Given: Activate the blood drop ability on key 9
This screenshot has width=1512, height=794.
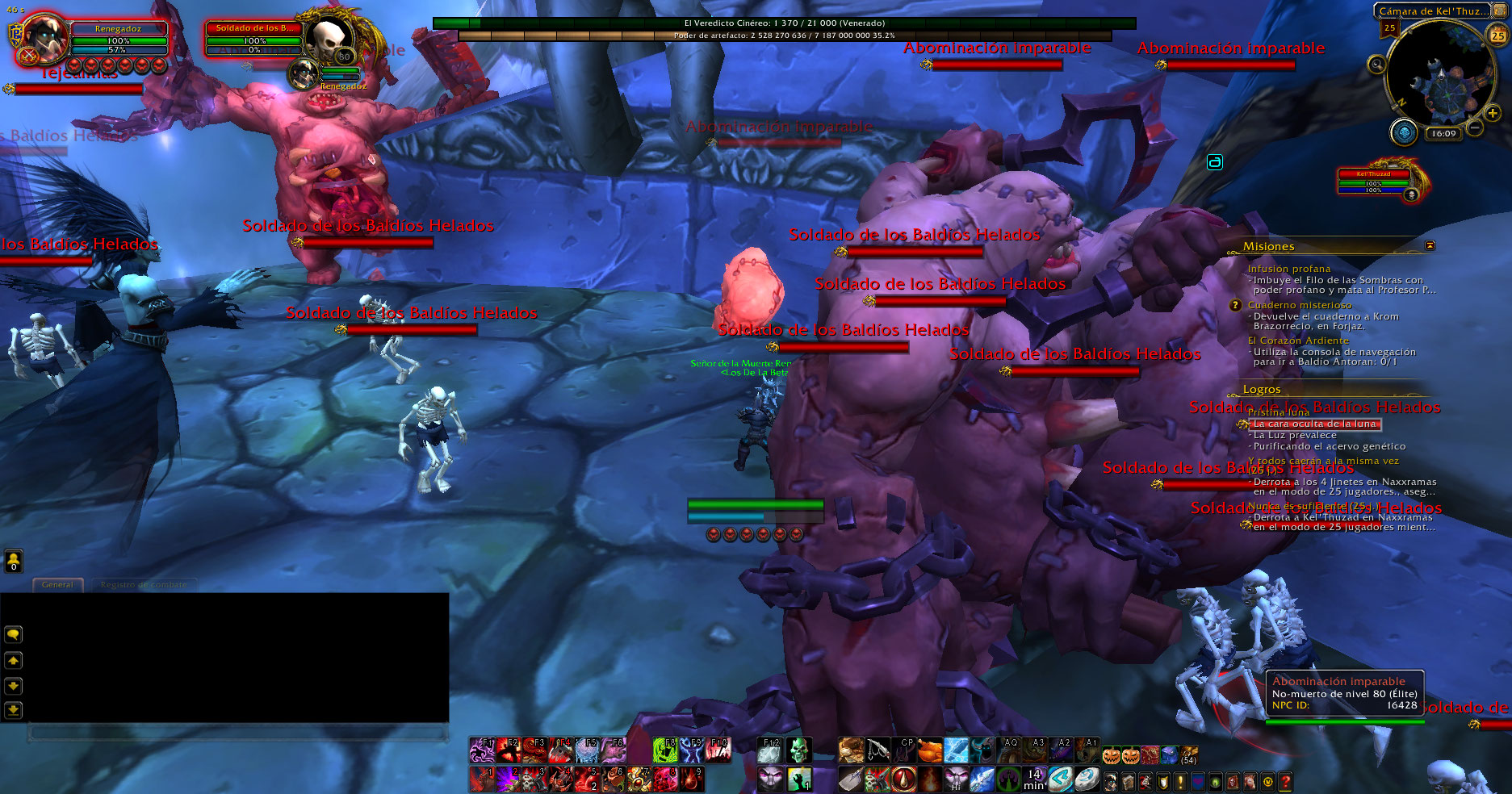Looking at the screenshot, I should (x=692, y=779).
